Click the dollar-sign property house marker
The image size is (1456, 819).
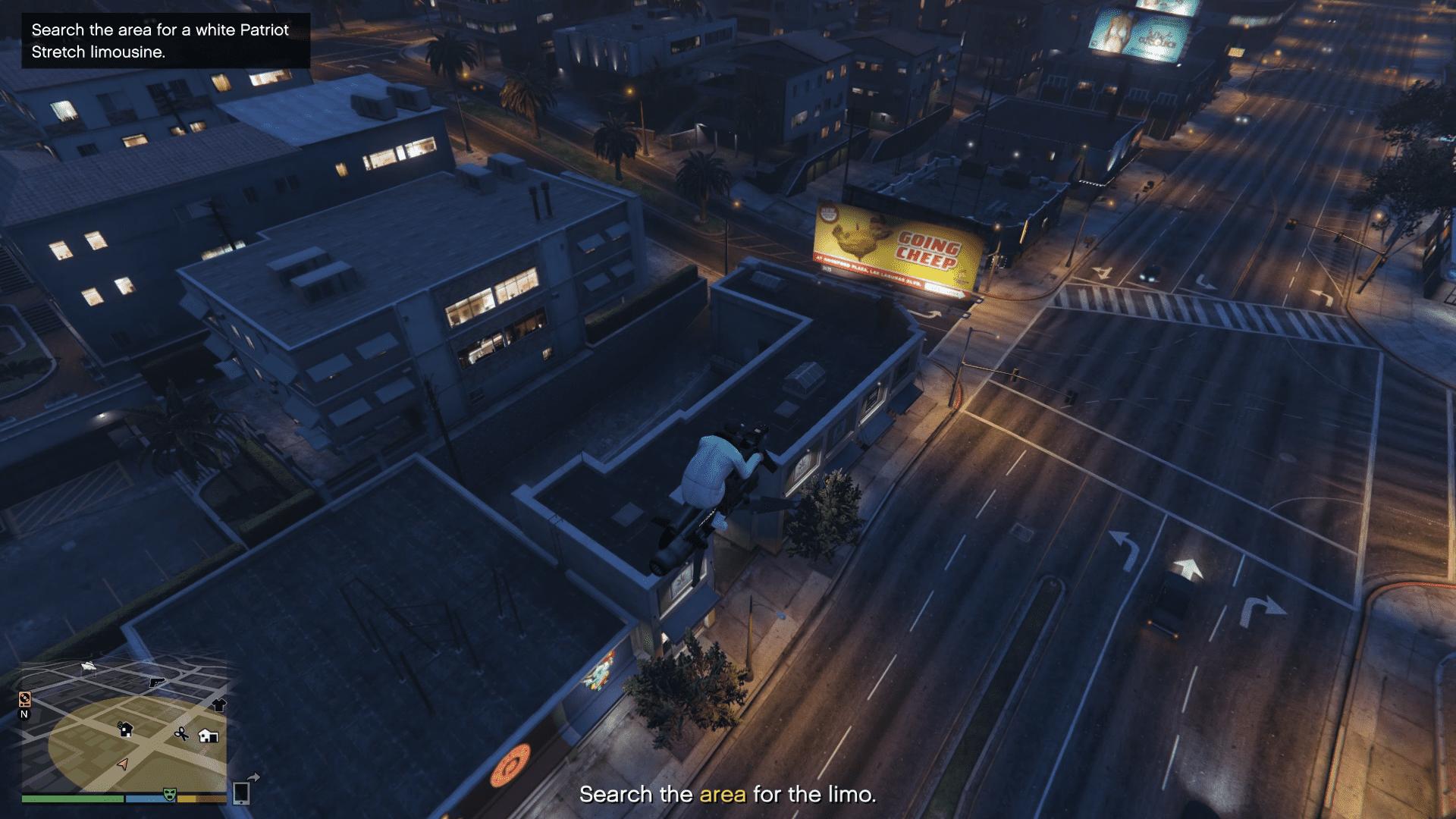tap(126, 730)
